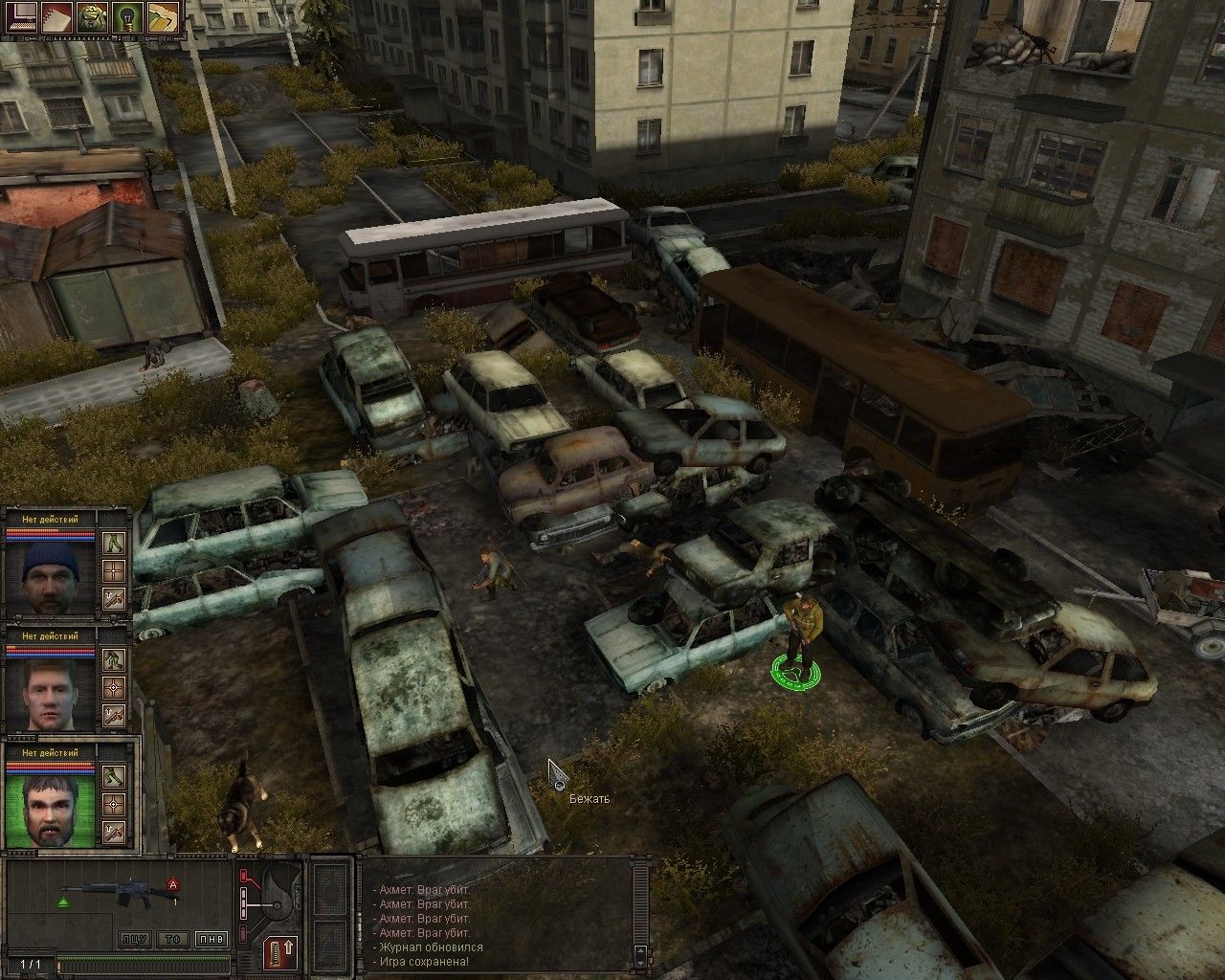Toggle the clean-shaven member's aim crosshair
Image resolution: width=1225 pixels, height=980 pixels.
pyautogui.click(x=115, y=687)
